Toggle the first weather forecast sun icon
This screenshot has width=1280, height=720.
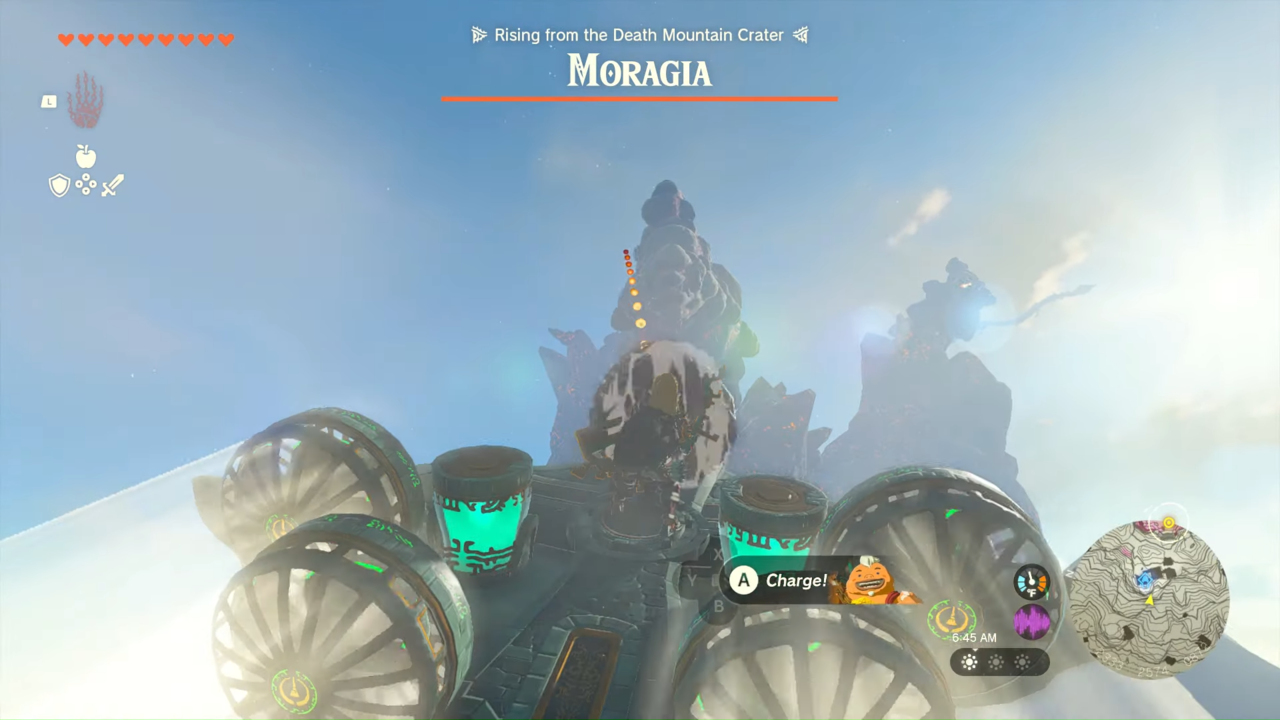[x=968, y=662]
